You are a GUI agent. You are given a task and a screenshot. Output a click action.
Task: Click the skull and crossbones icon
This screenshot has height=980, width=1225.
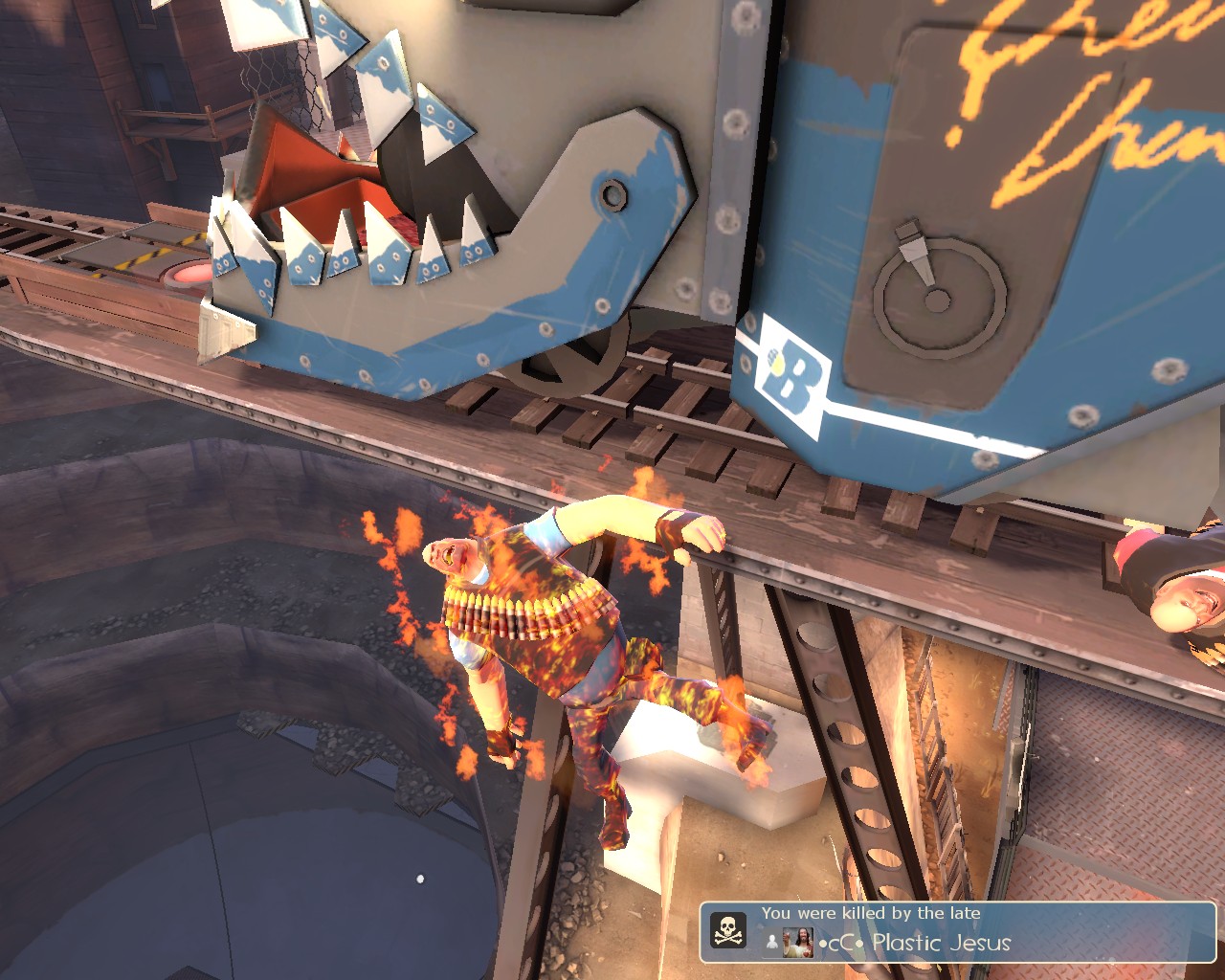click(x=727, y=930)
